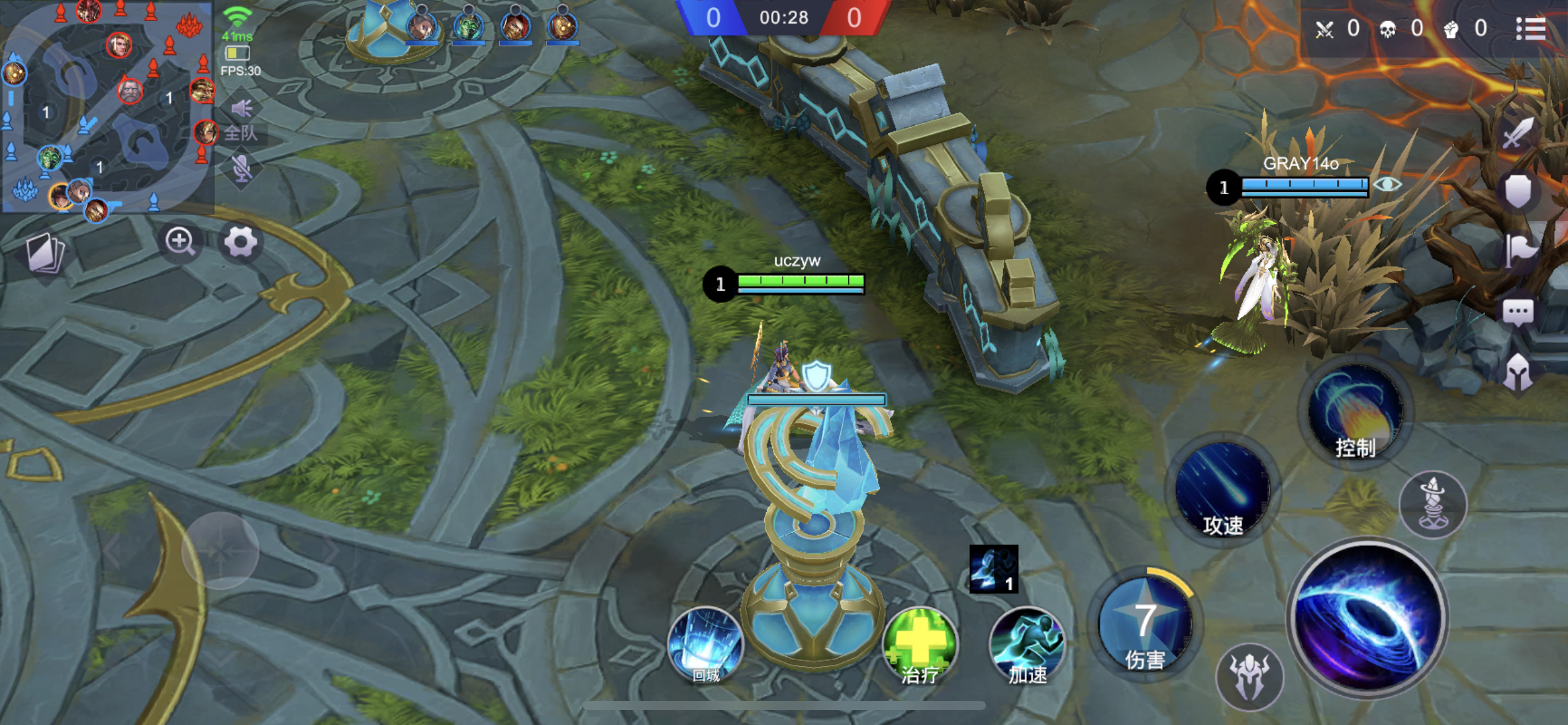Click the magnifier zoom button
Image resolution: width=1568 pixels, height=725 pixels.
pos(180,241)
